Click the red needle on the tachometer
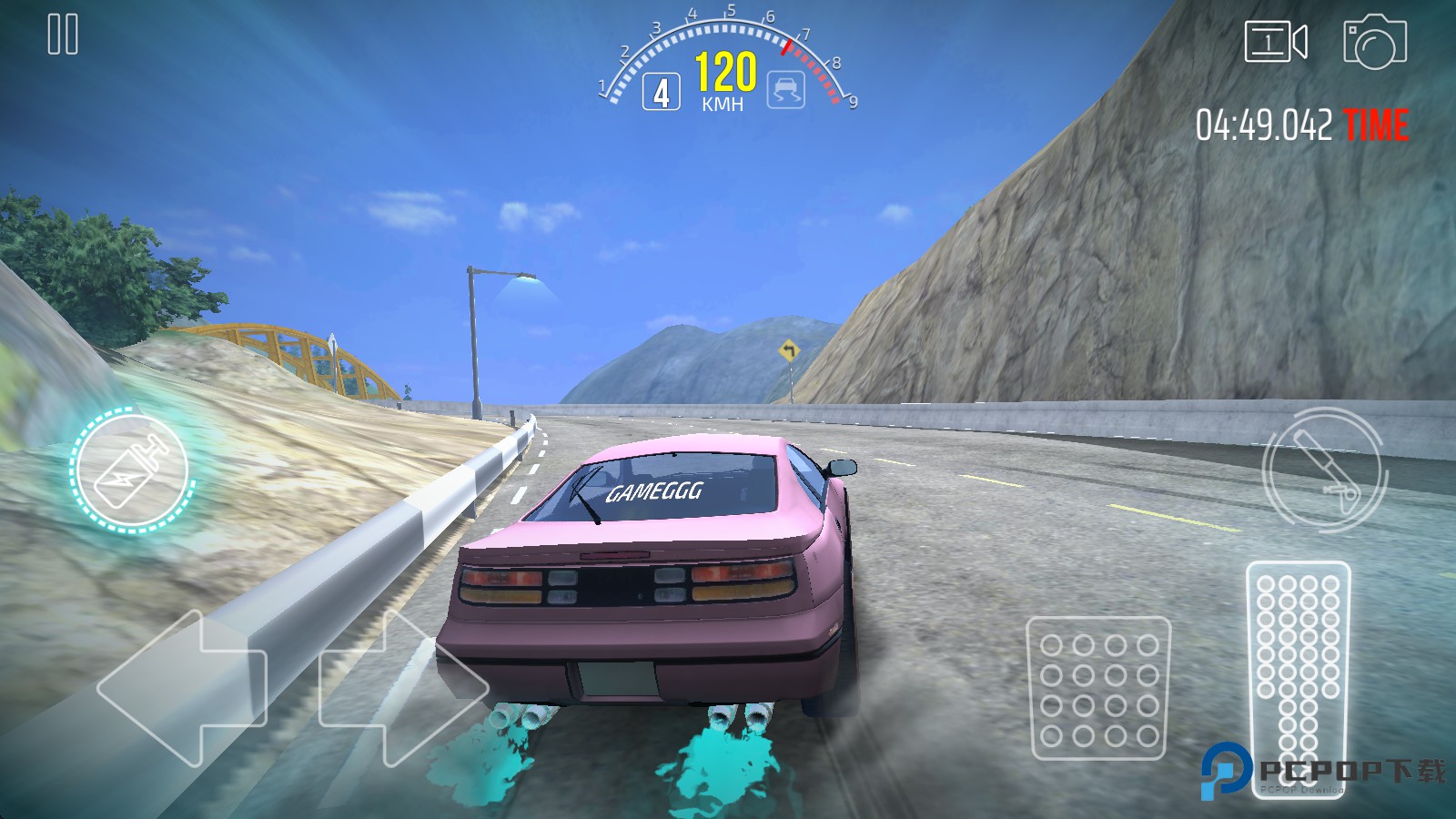The height and width of the screenshot is (819, 1456). [x=787, y=45]
